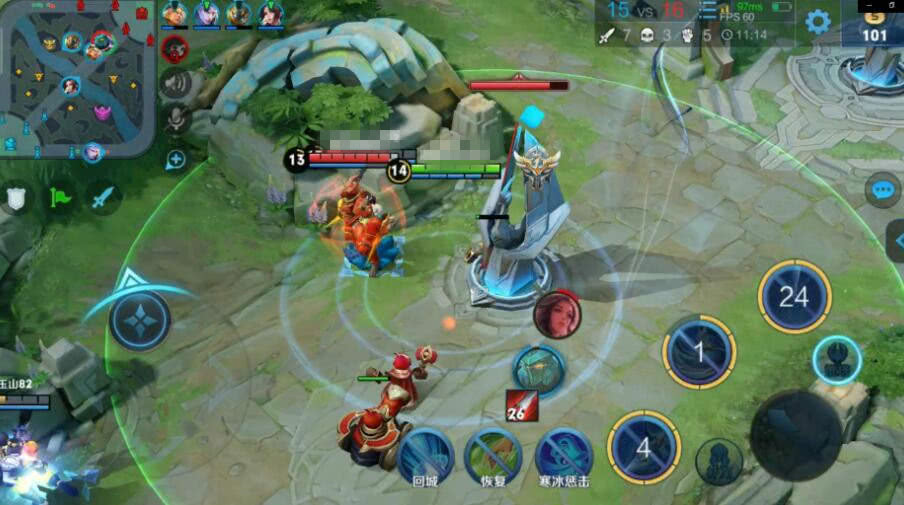904x505 pixels.
Task: Toggle the speaker voice chat icon
Action: [x=175, y=83]
